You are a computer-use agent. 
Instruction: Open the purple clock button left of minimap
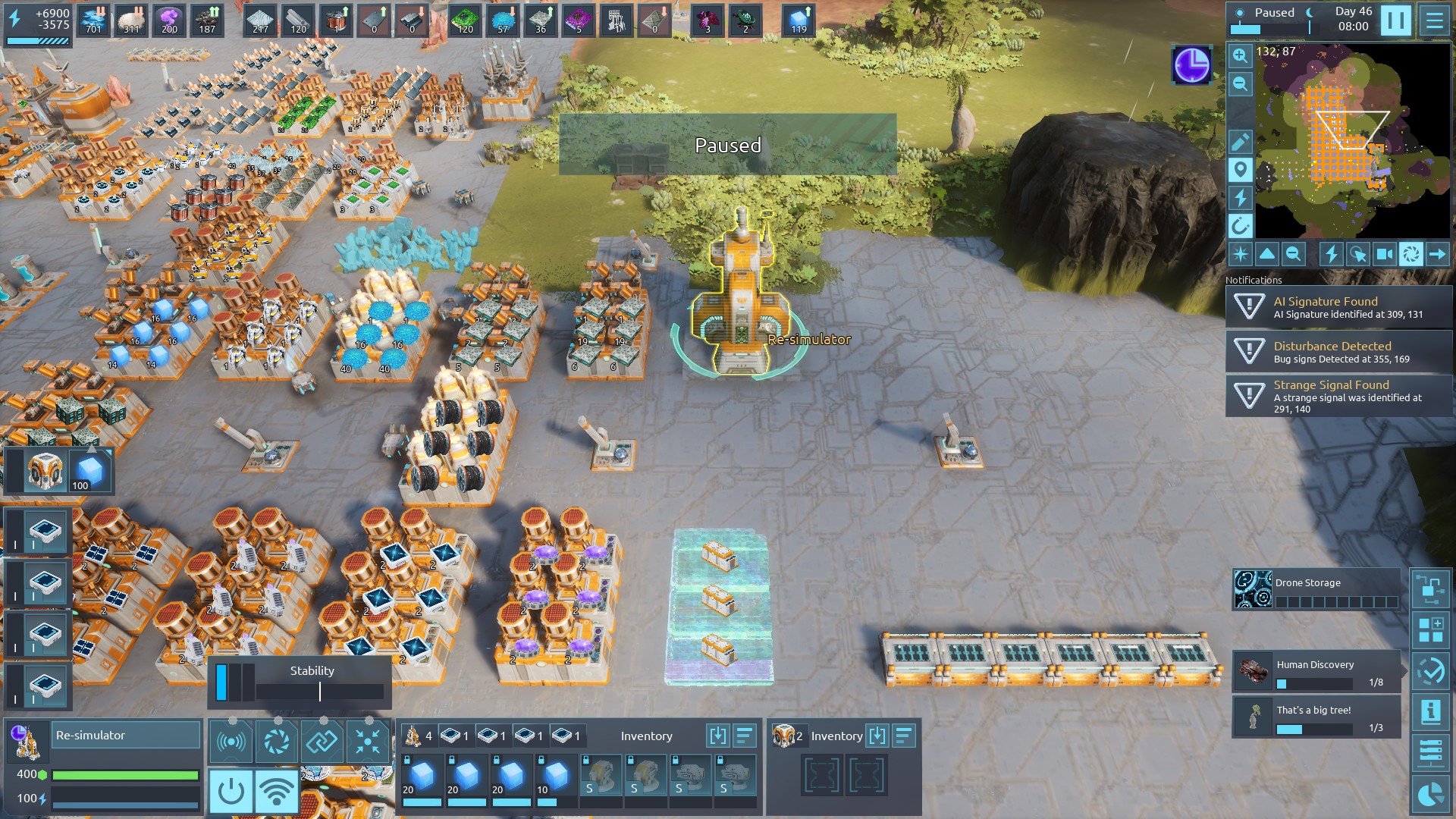(1192, 65)
